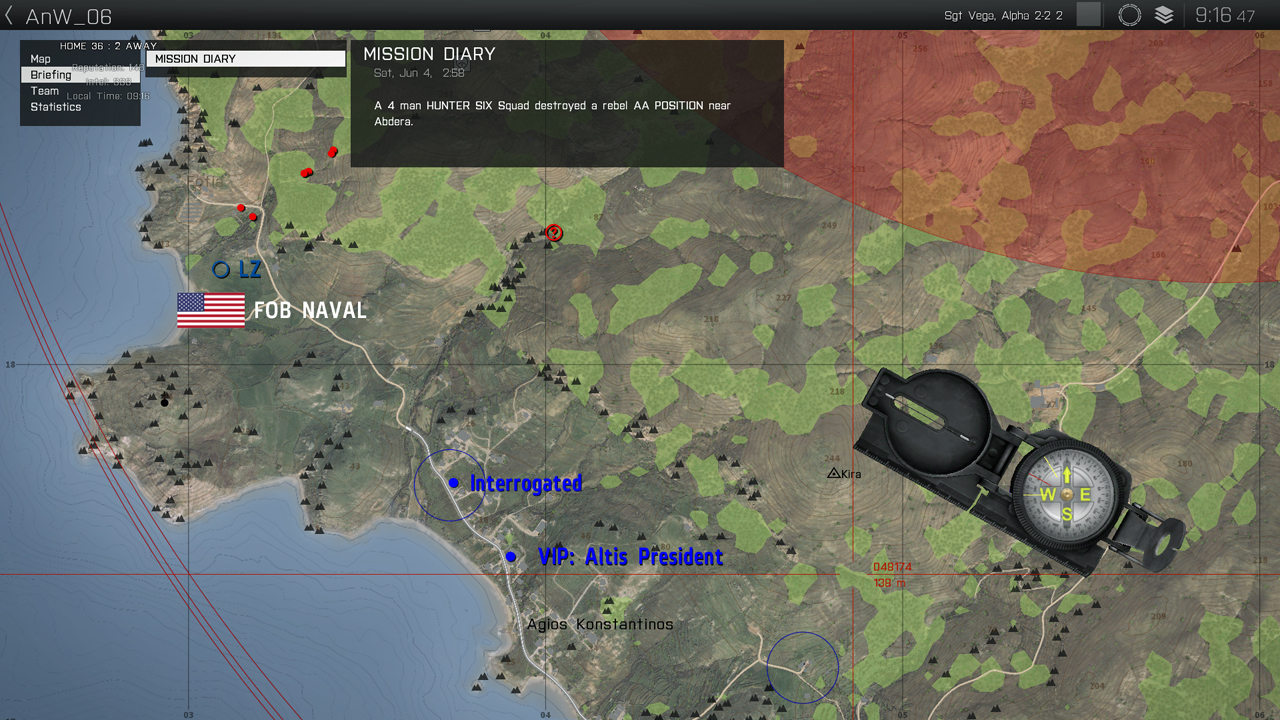Click the FOB NAVAL flag marker

pyautogui.click(x=211, y=310)
